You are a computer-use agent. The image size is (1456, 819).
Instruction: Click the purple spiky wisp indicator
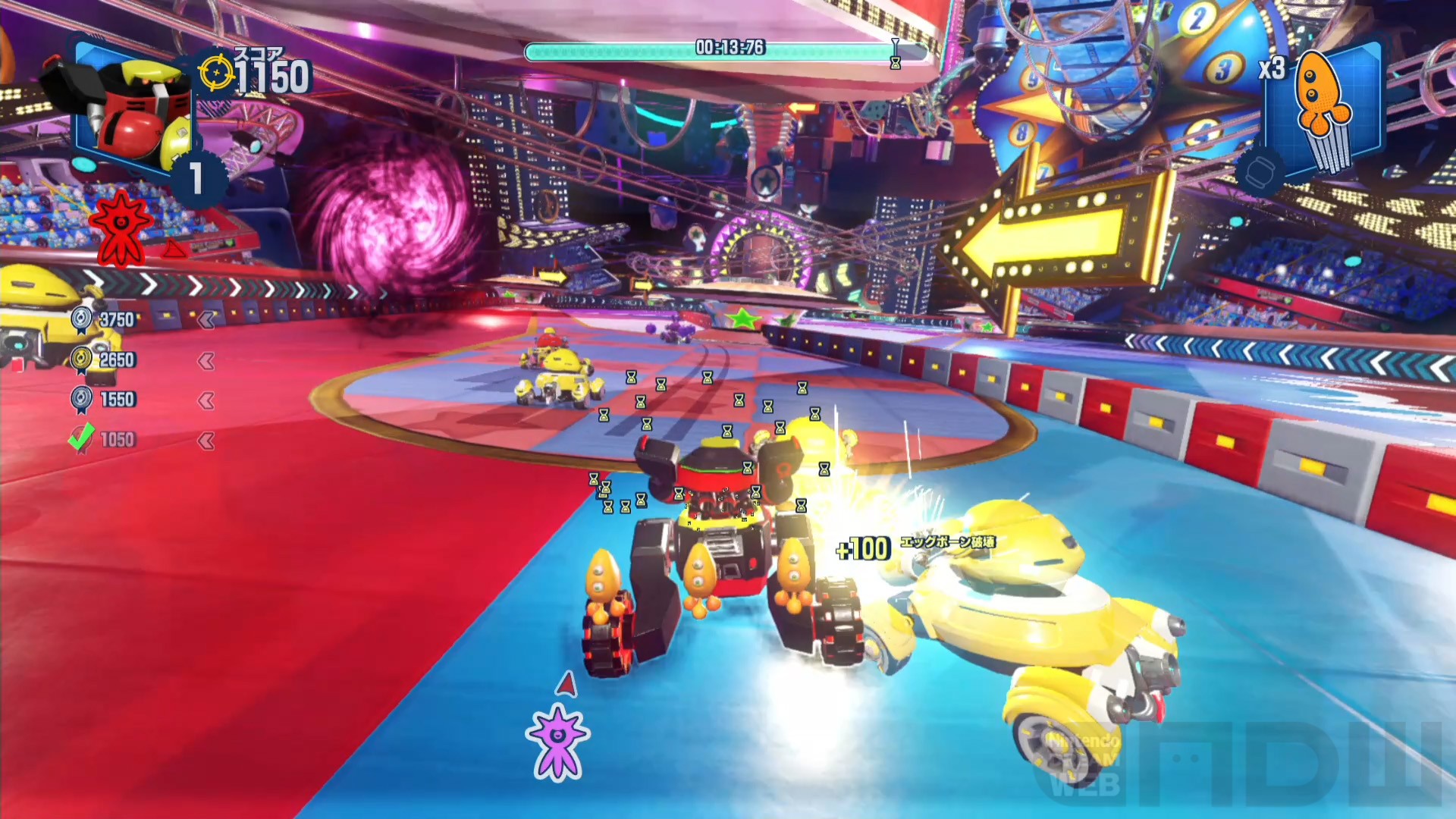558,741
